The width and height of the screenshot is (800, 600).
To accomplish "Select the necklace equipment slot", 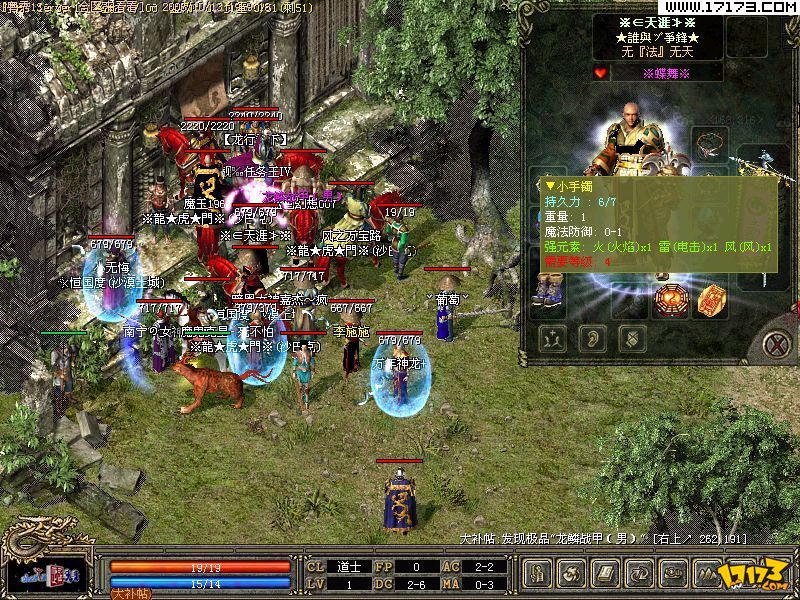I will click(710, 143).
